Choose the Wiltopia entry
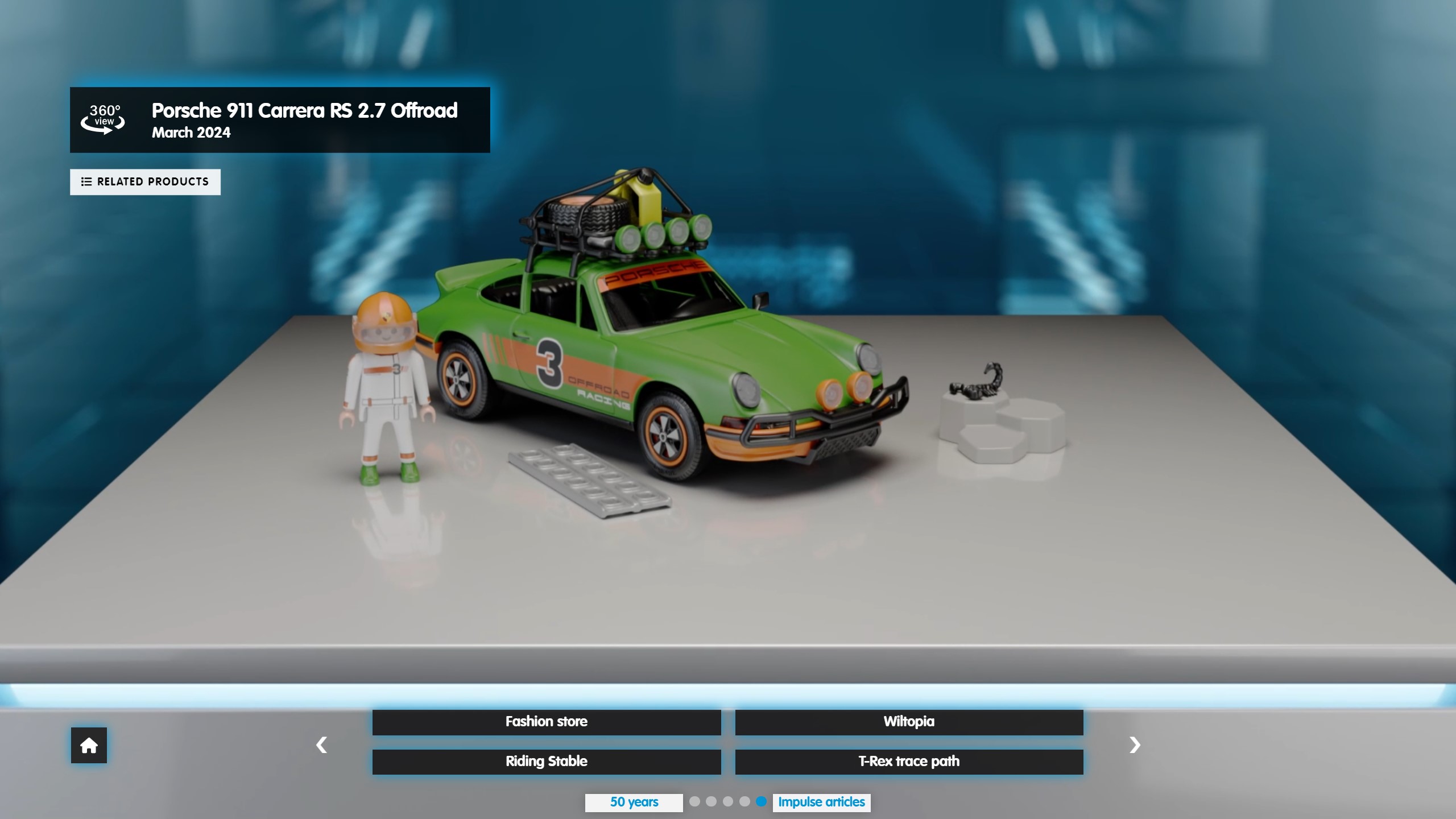This screenshot has height=819, width=1456. pyautogui.click(x=909, y=722)
